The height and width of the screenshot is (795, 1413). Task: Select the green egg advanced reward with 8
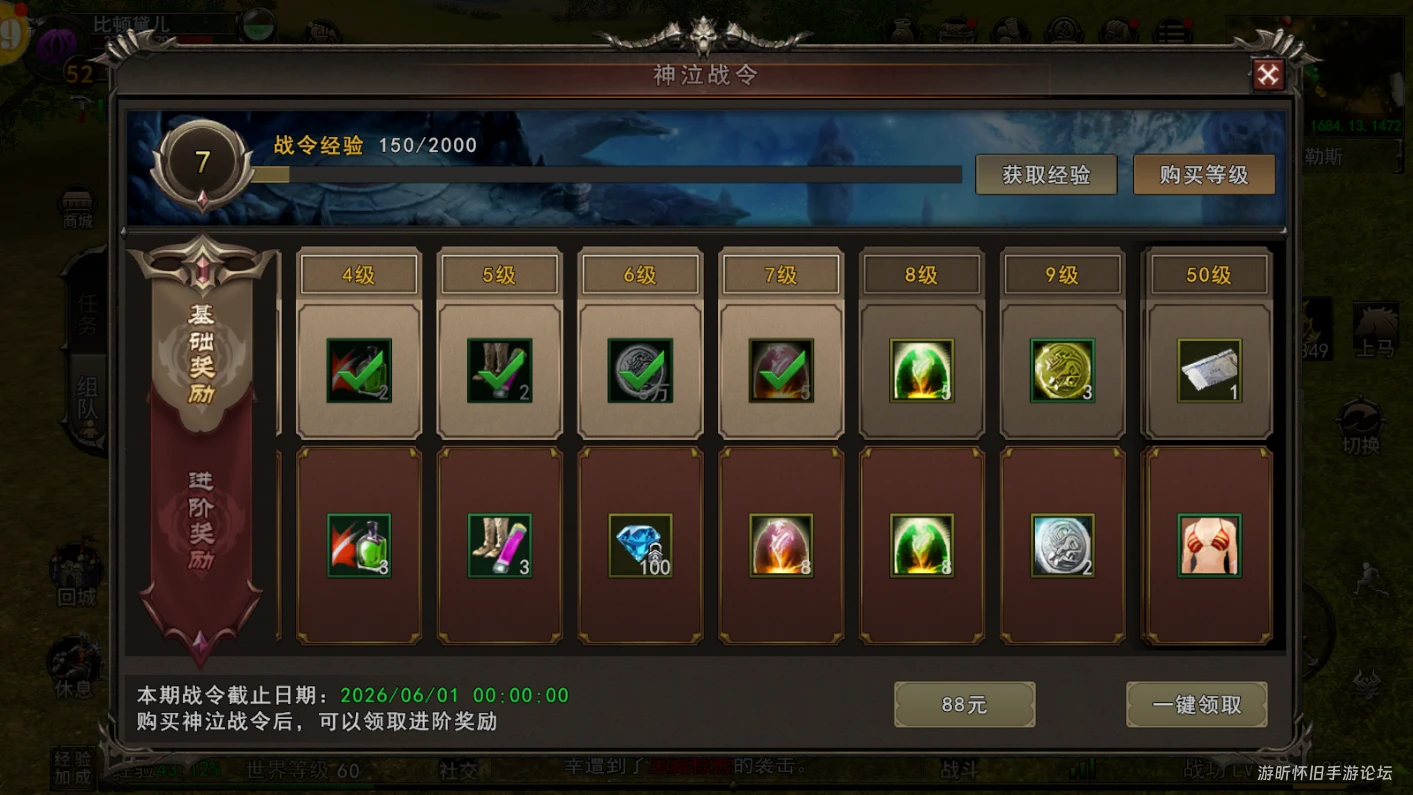[922, 546]
